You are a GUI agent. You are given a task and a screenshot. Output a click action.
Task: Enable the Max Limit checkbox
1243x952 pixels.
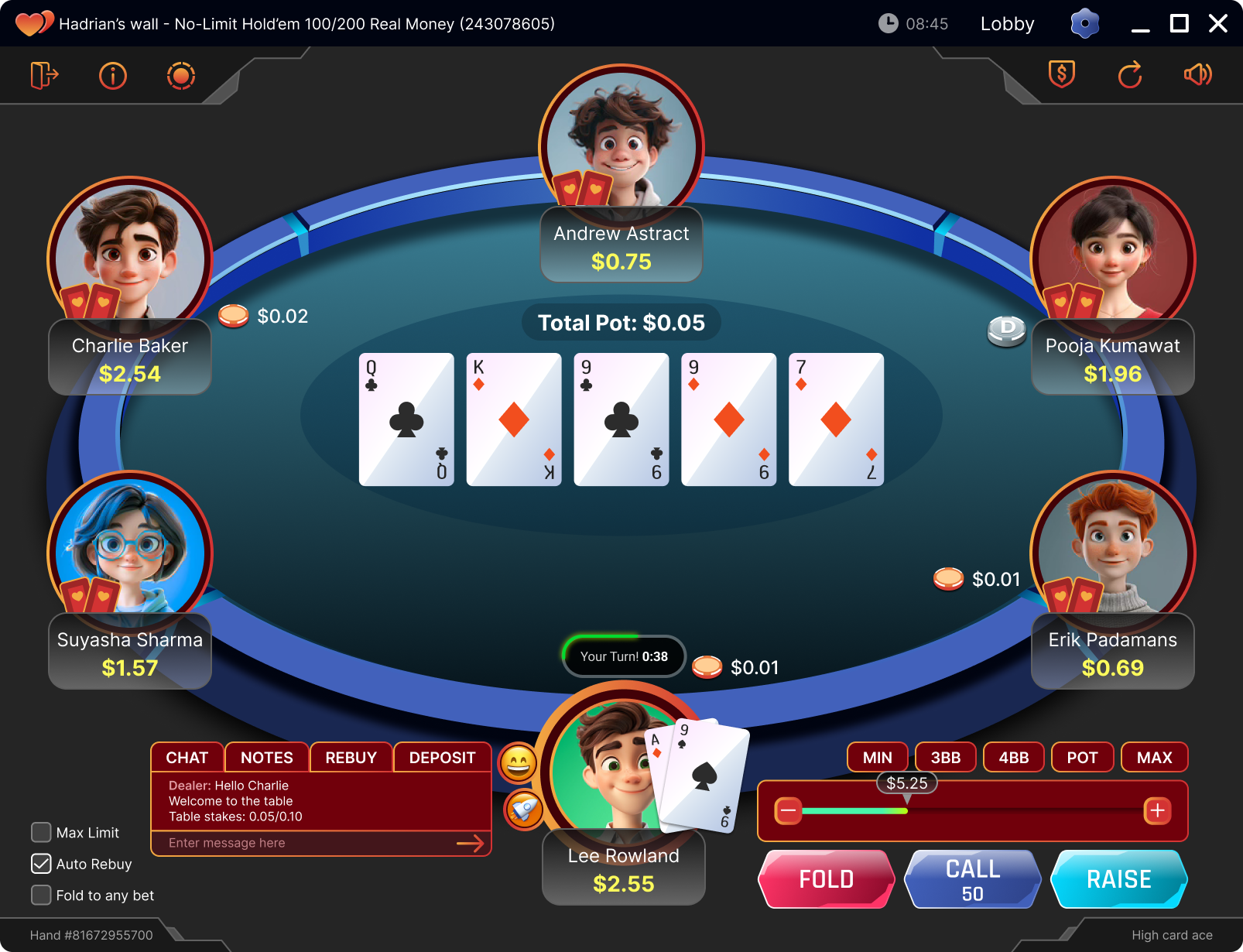40,832
